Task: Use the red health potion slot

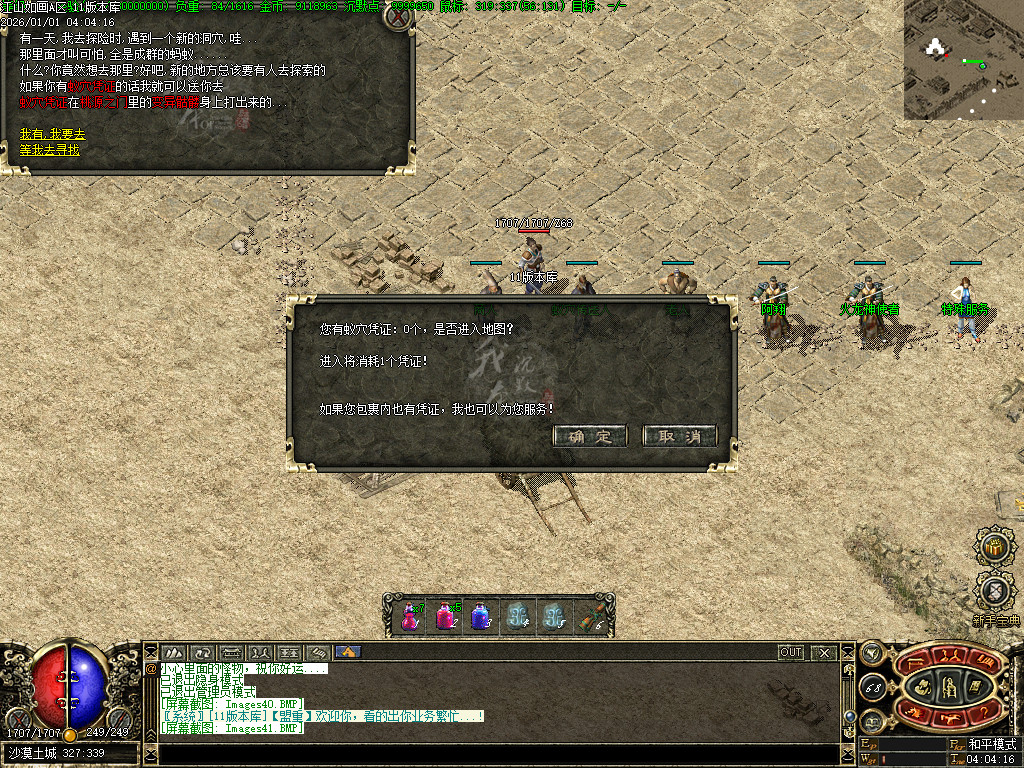Action: click(x=410, y=616)
